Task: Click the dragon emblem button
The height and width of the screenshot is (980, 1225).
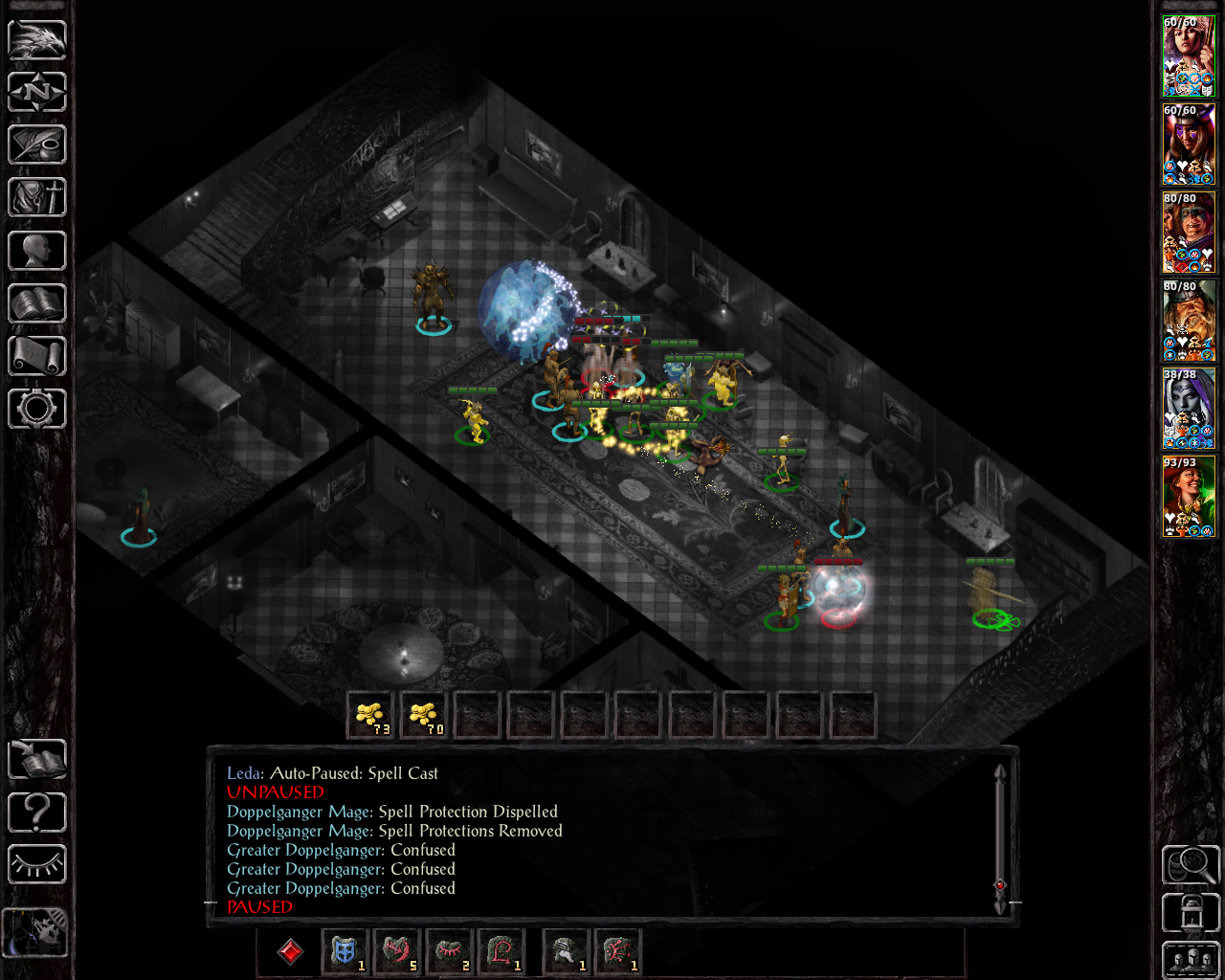Action: 37,39
